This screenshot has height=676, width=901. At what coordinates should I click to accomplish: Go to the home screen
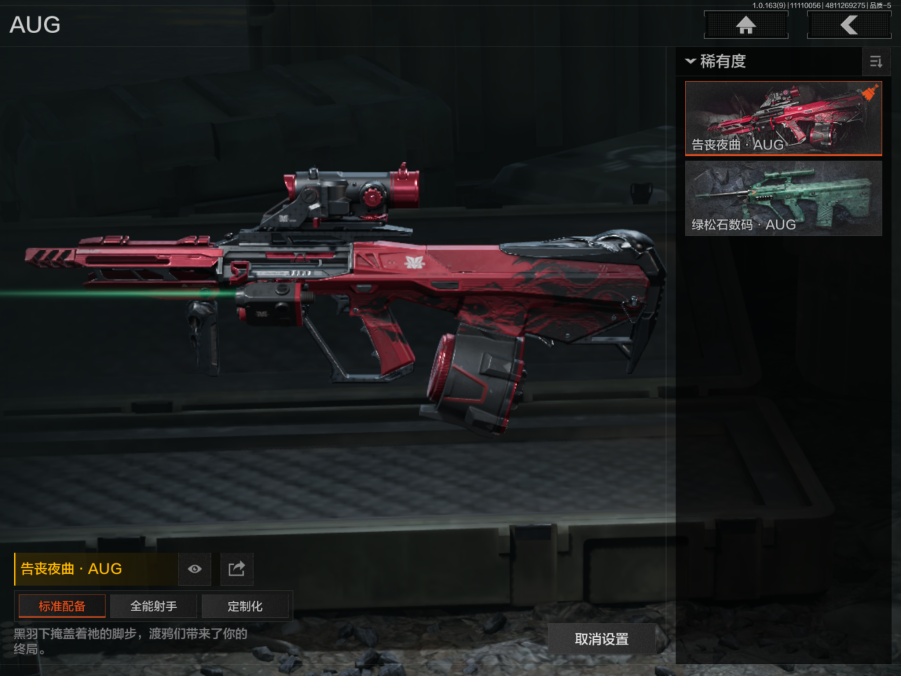pyautogui.click(x=745, y=25)
